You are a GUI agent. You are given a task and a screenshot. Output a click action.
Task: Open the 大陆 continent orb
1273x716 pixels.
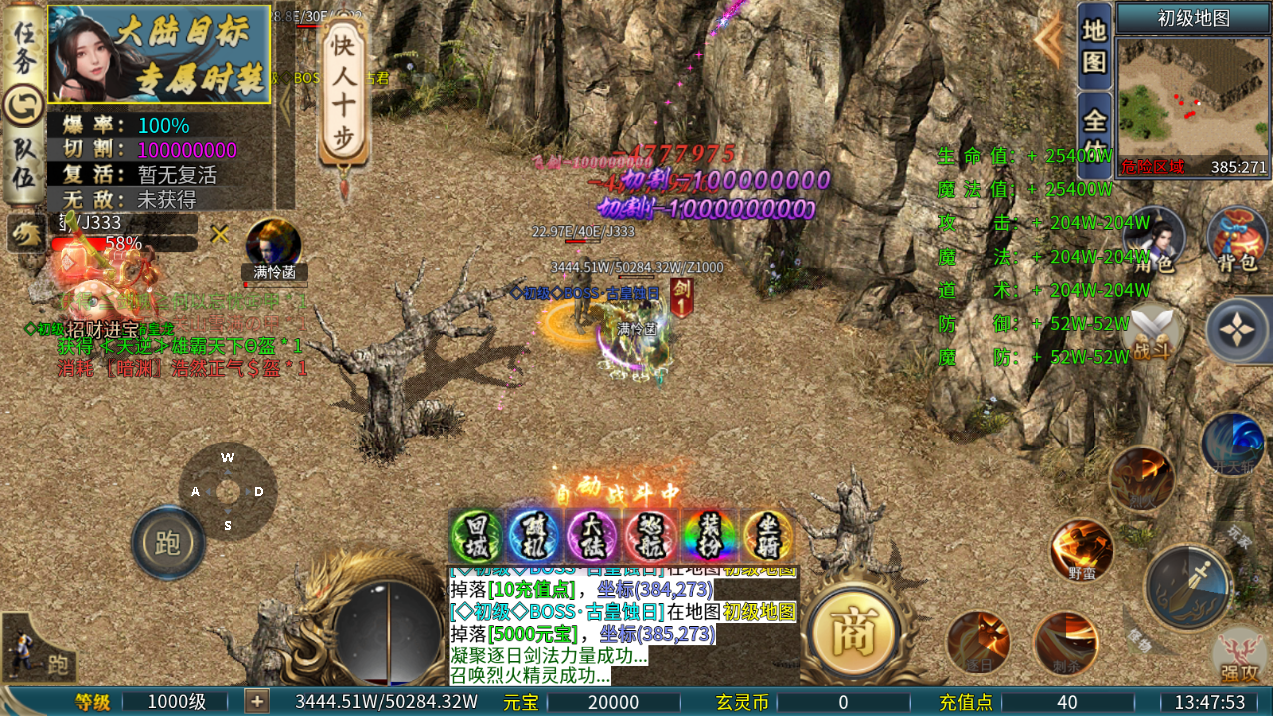pyautogui.click(x=593, y=536)
